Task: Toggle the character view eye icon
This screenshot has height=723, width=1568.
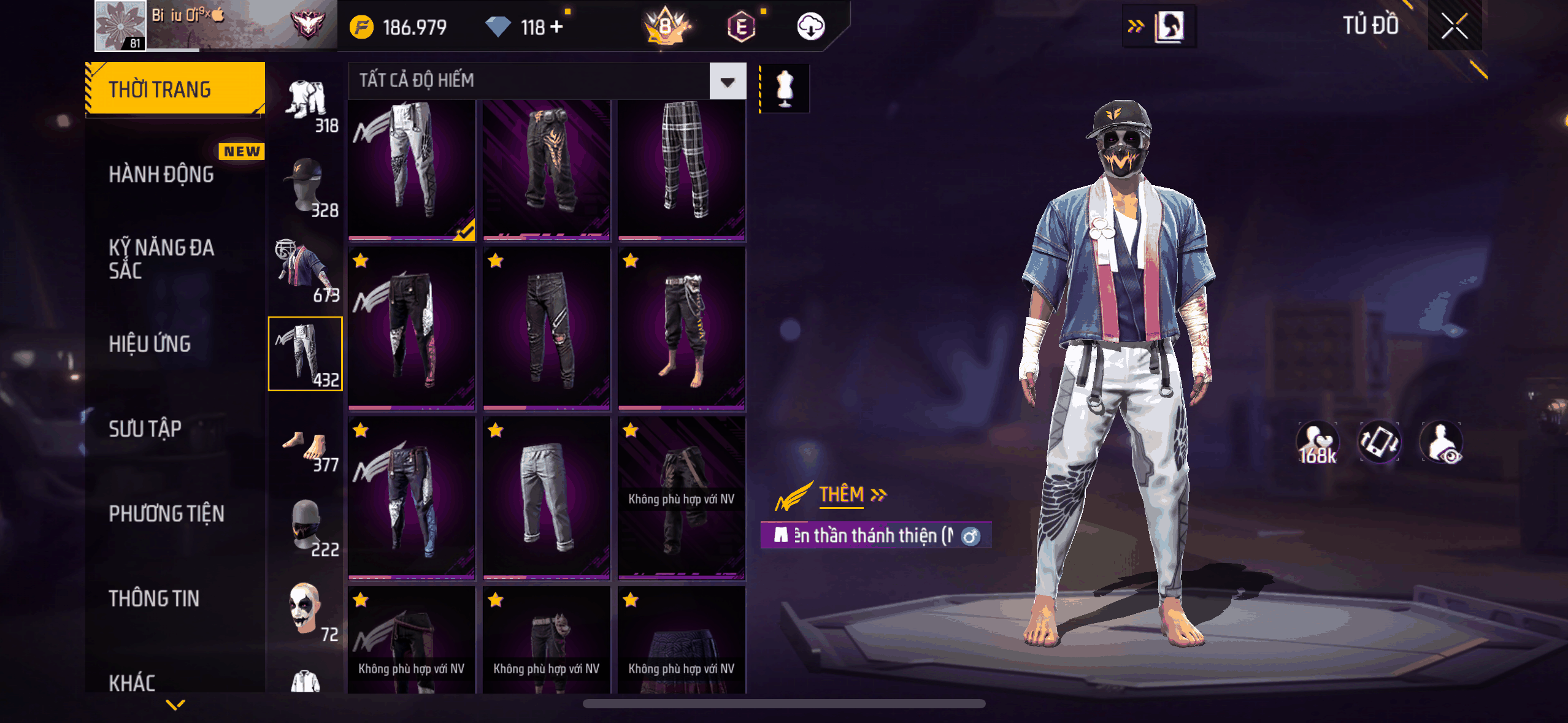Action: pyautogui.click(x=1442, y=443)
